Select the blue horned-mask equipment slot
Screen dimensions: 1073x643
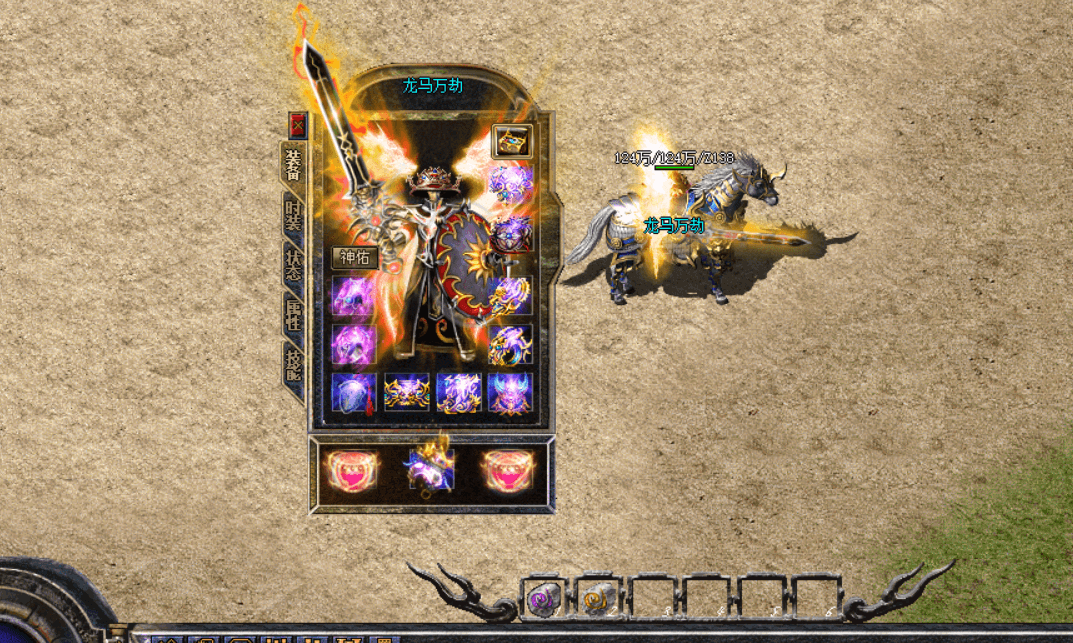pyautogui.click(x=510, y=392)
